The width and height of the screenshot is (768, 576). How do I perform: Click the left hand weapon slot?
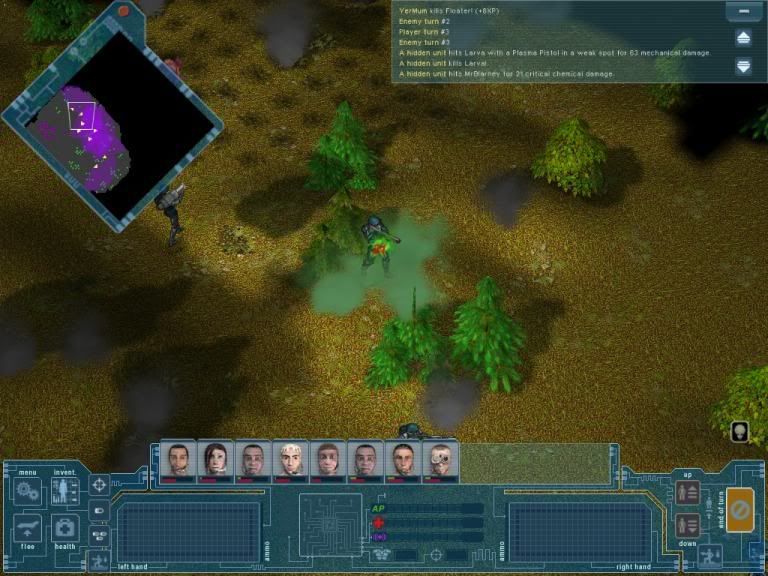[x=175, y=529]
